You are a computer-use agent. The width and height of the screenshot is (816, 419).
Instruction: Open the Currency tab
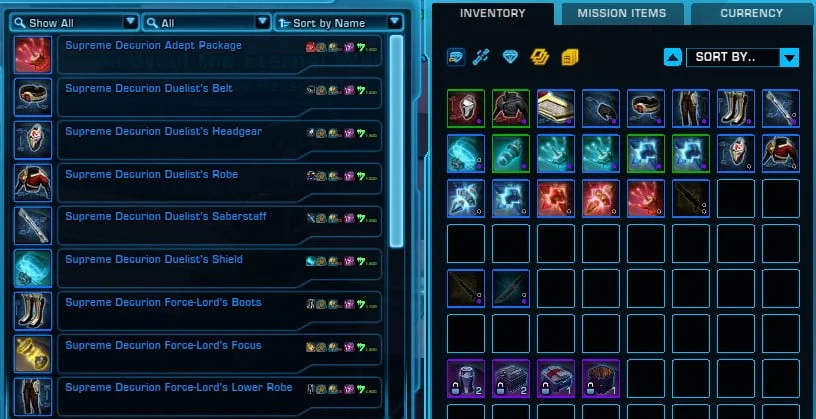(x=751, y=14)
